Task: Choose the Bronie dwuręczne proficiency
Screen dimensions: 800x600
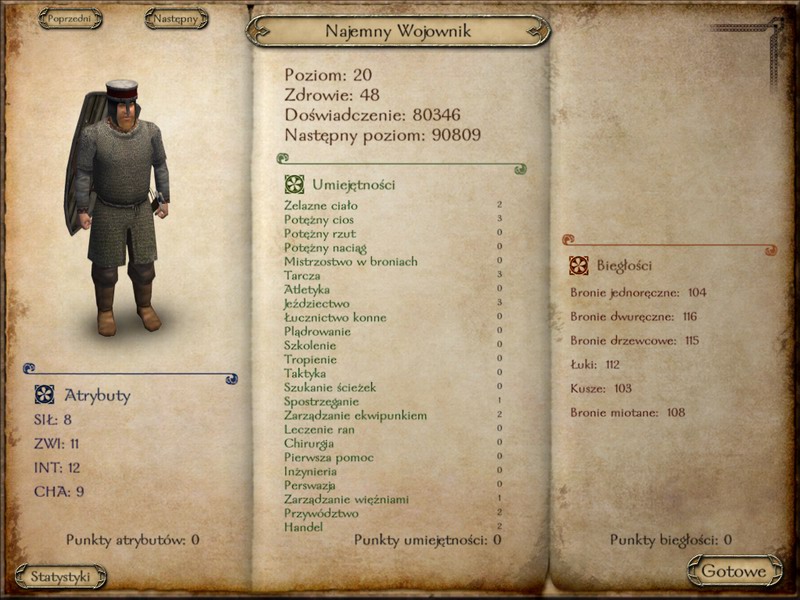Action: coord(634,317)
